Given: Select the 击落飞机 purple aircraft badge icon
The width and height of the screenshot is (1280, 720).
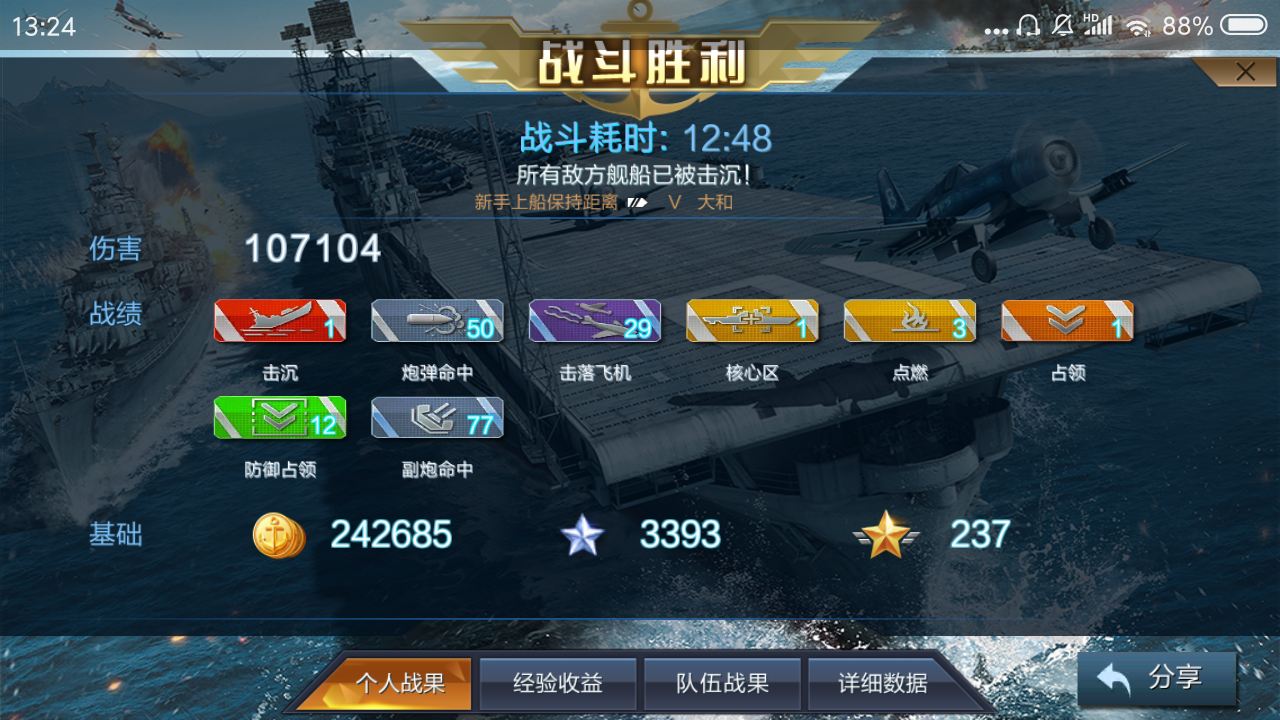Looking at the screenshot, I should point(594,322).
